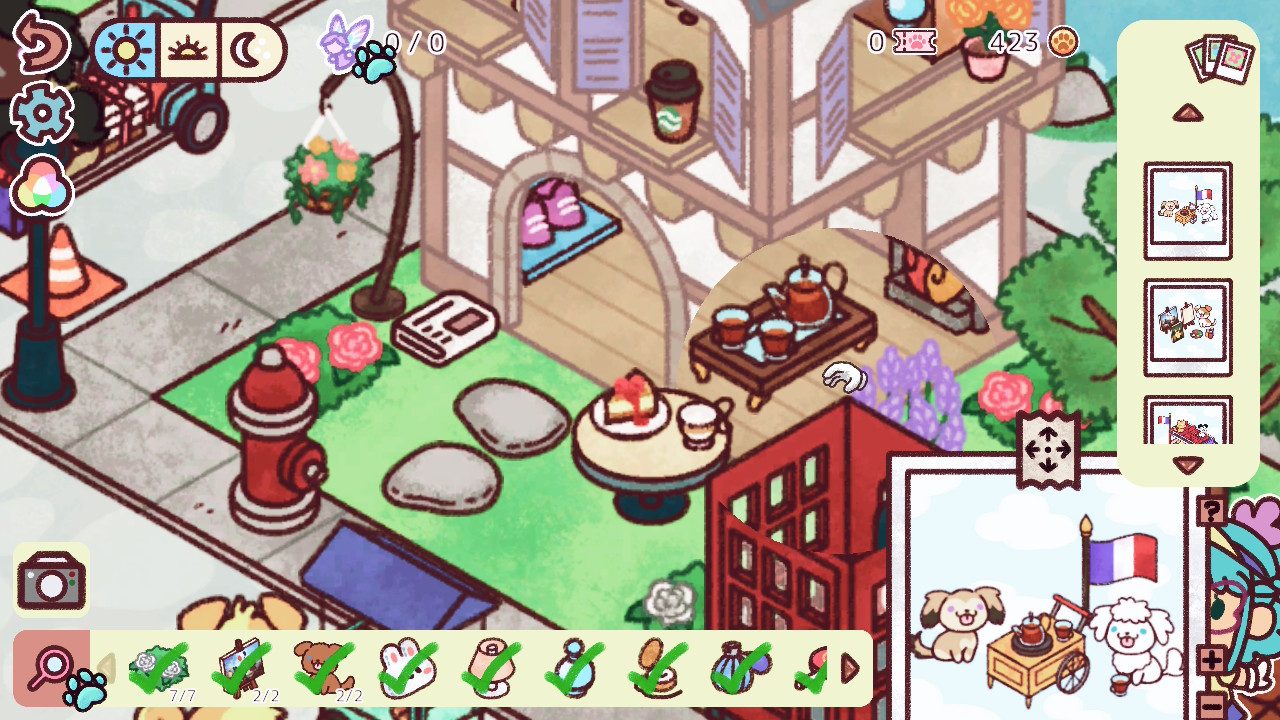This screenshot has height=720, width=1280.
Task: Show next items with right arrow
Action: 850,668
